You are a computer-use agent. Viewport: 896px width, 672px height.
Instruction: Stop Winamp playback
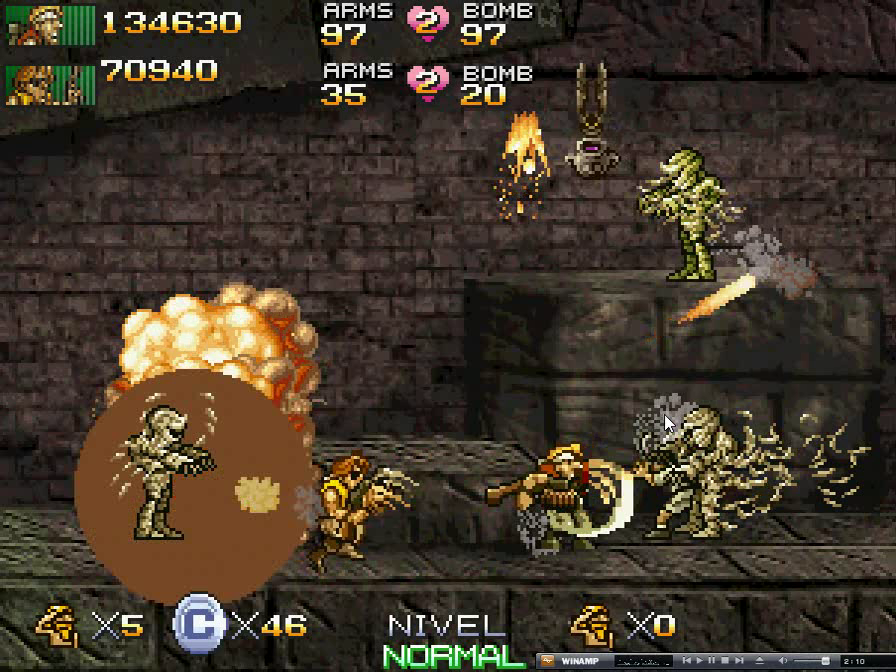[725, 661]
